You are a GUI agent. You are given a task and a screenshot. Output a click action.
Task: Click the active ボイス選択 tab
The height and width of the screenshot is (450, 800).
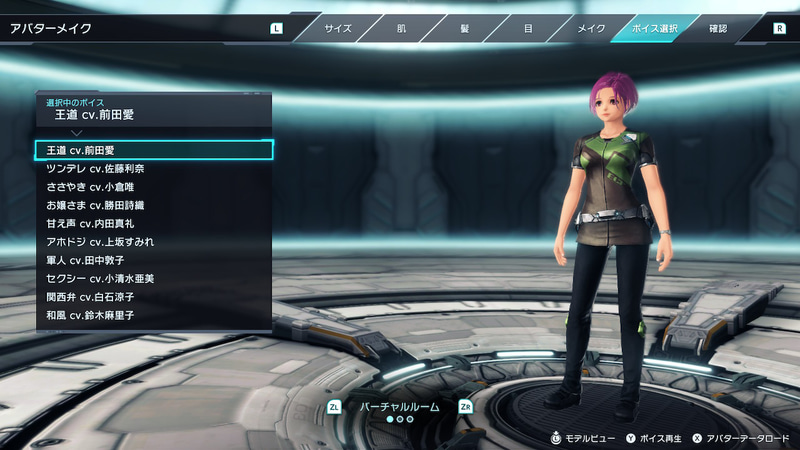point(655,28)
